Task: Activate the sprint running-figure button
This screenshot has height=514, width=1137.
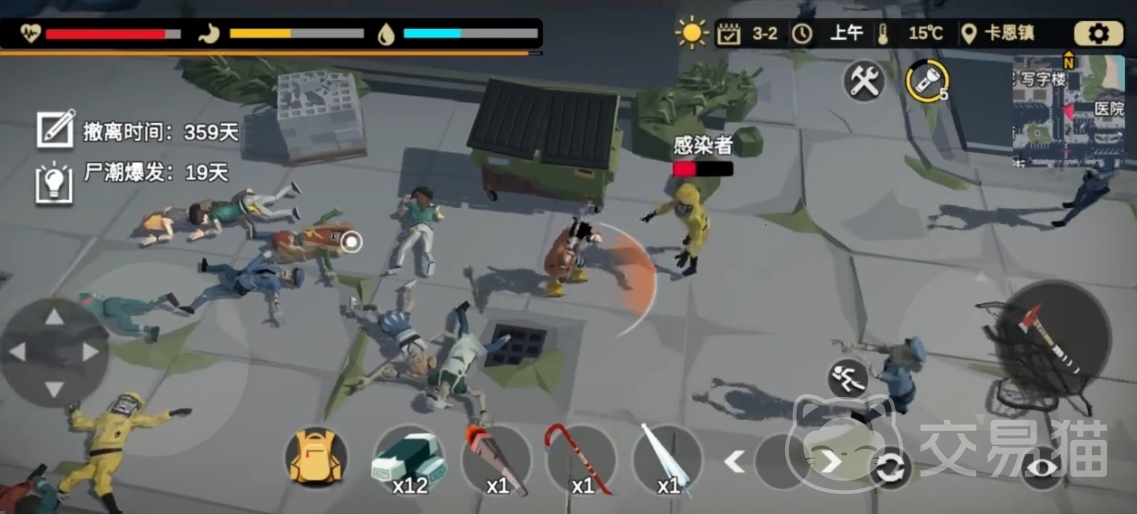Action: (x=846, y=377)
